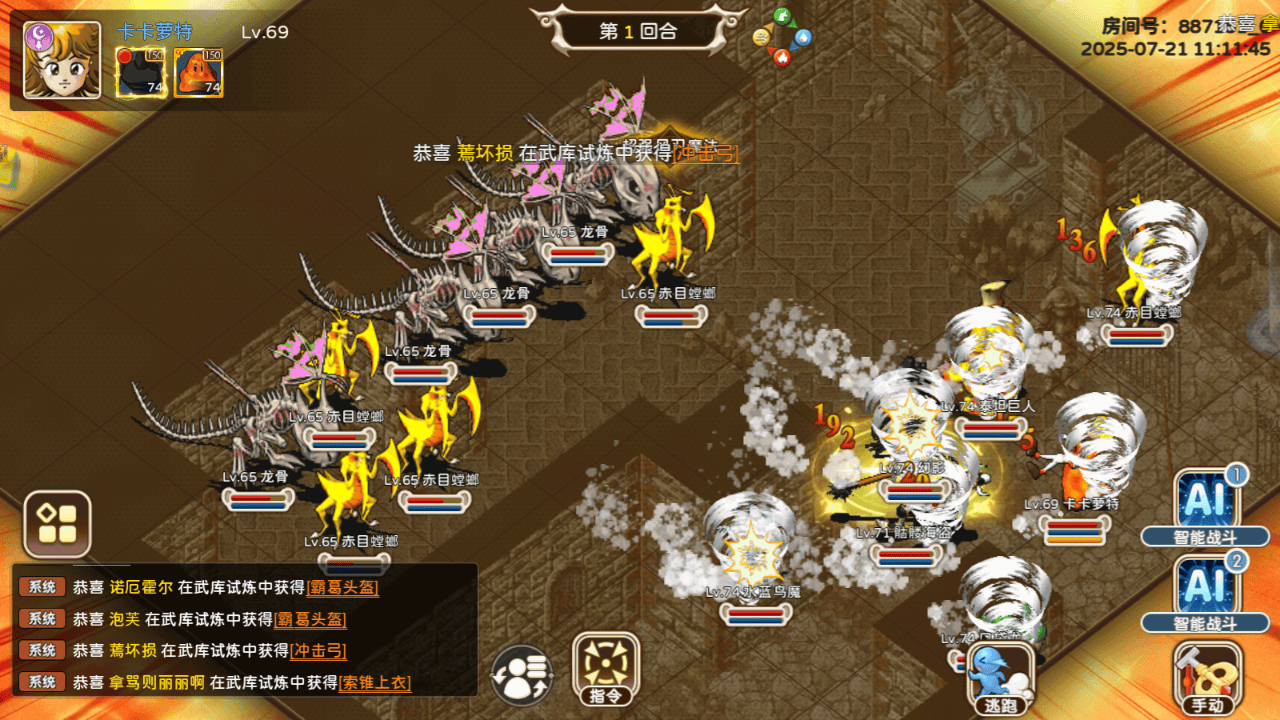The width and height of the screenshot is (1280, 720).
Task: Open the five-element affinity wheel
Action: point(782,38)
